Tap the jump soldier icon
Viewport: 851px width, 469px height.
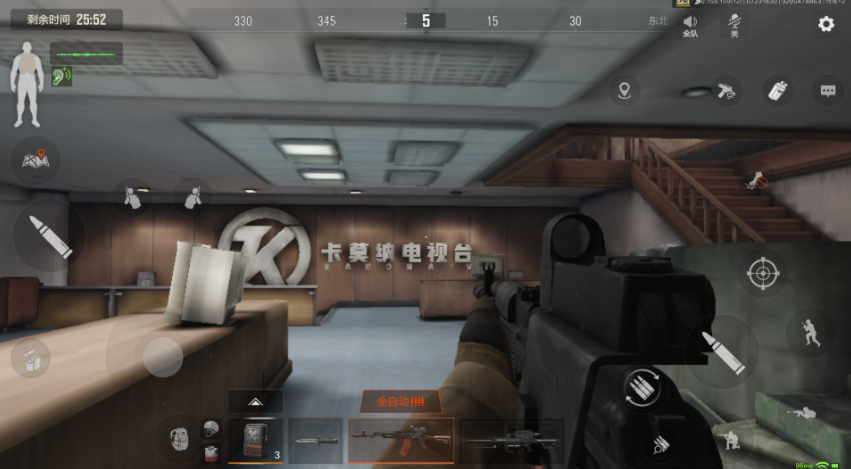[808, 333]
